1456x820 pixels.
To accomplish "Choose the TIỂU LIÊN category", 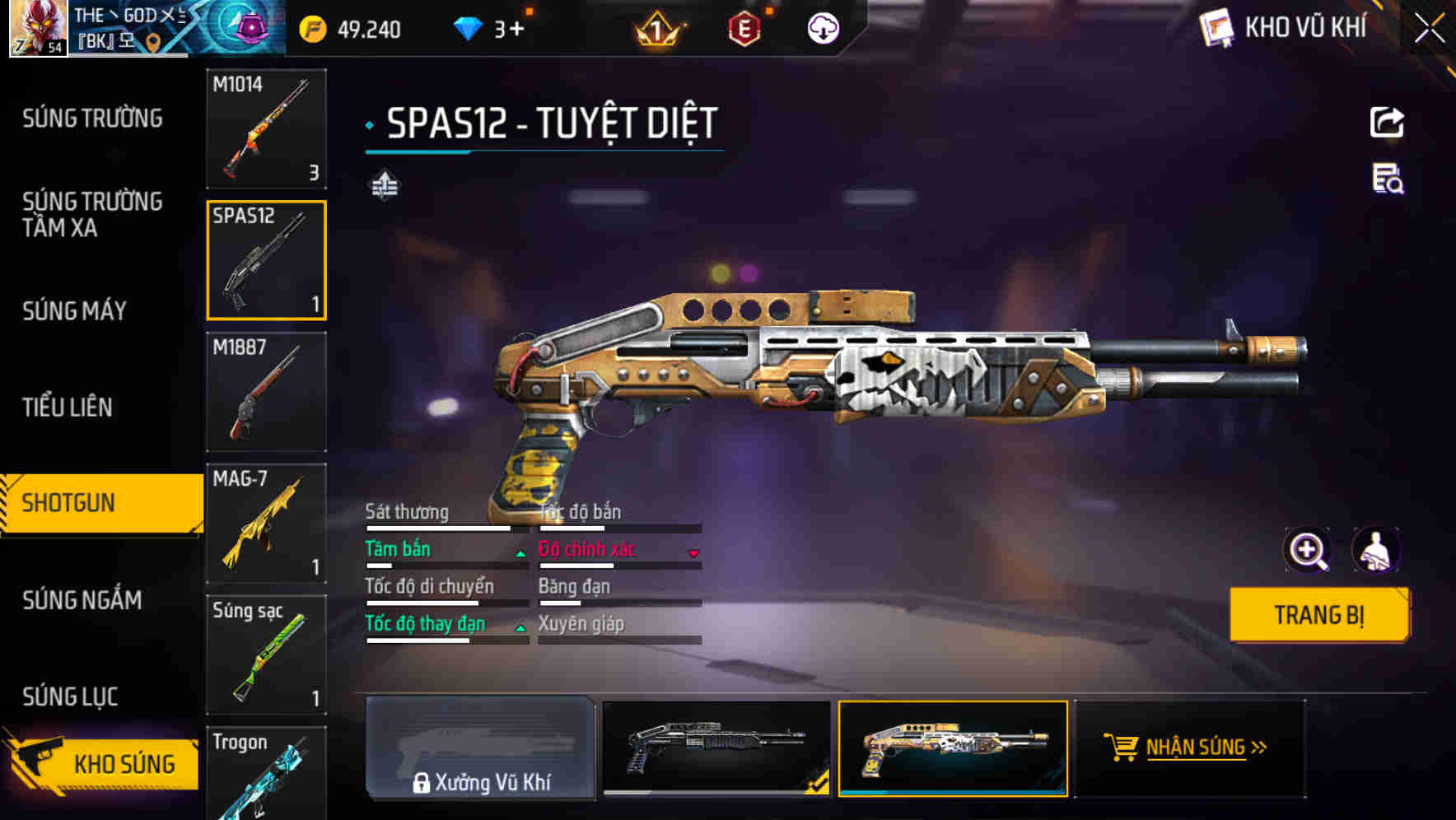I will 68,407.
